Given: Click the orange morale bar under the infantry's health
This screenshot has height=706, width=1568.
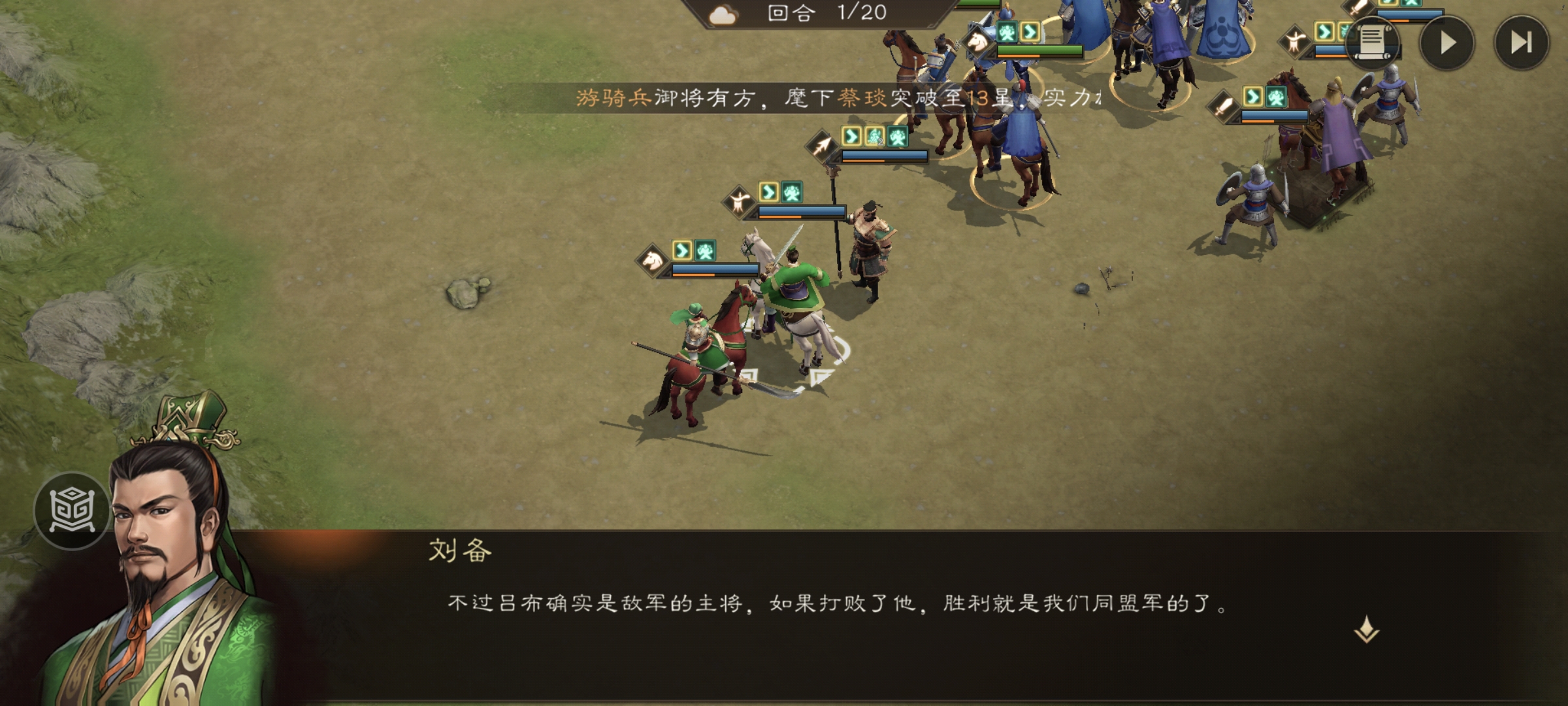Looking at the screenshot, I should click(x=779, y=217).
